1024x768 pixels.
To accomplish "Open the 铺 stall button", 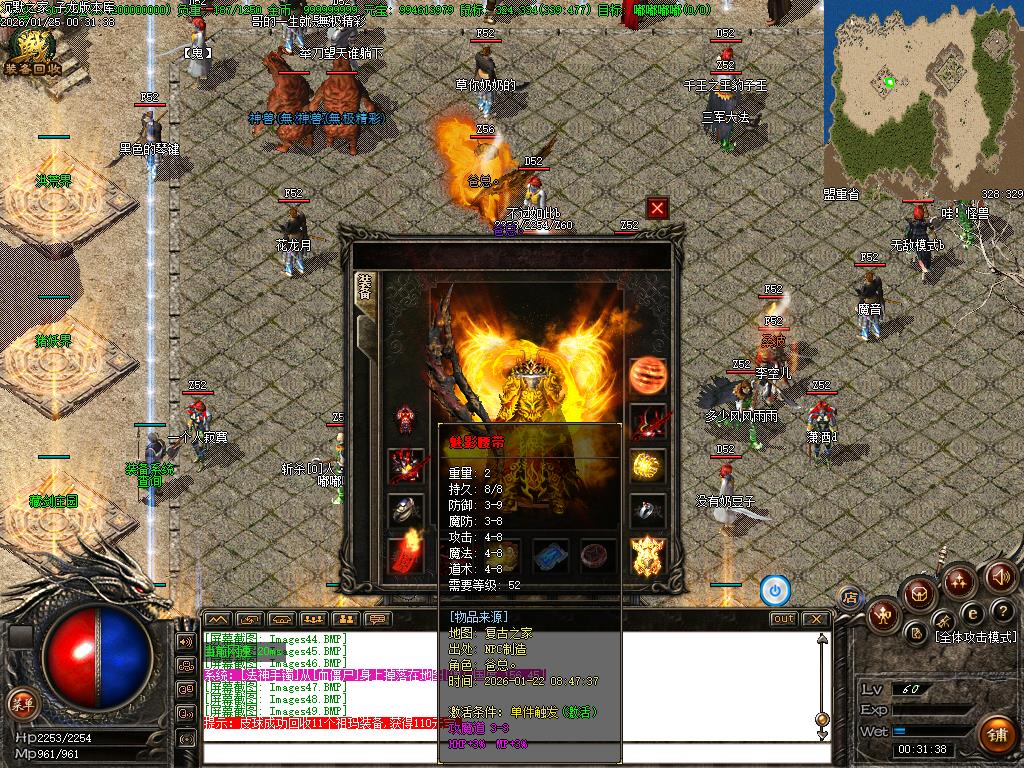I will [x=995, y=734].
